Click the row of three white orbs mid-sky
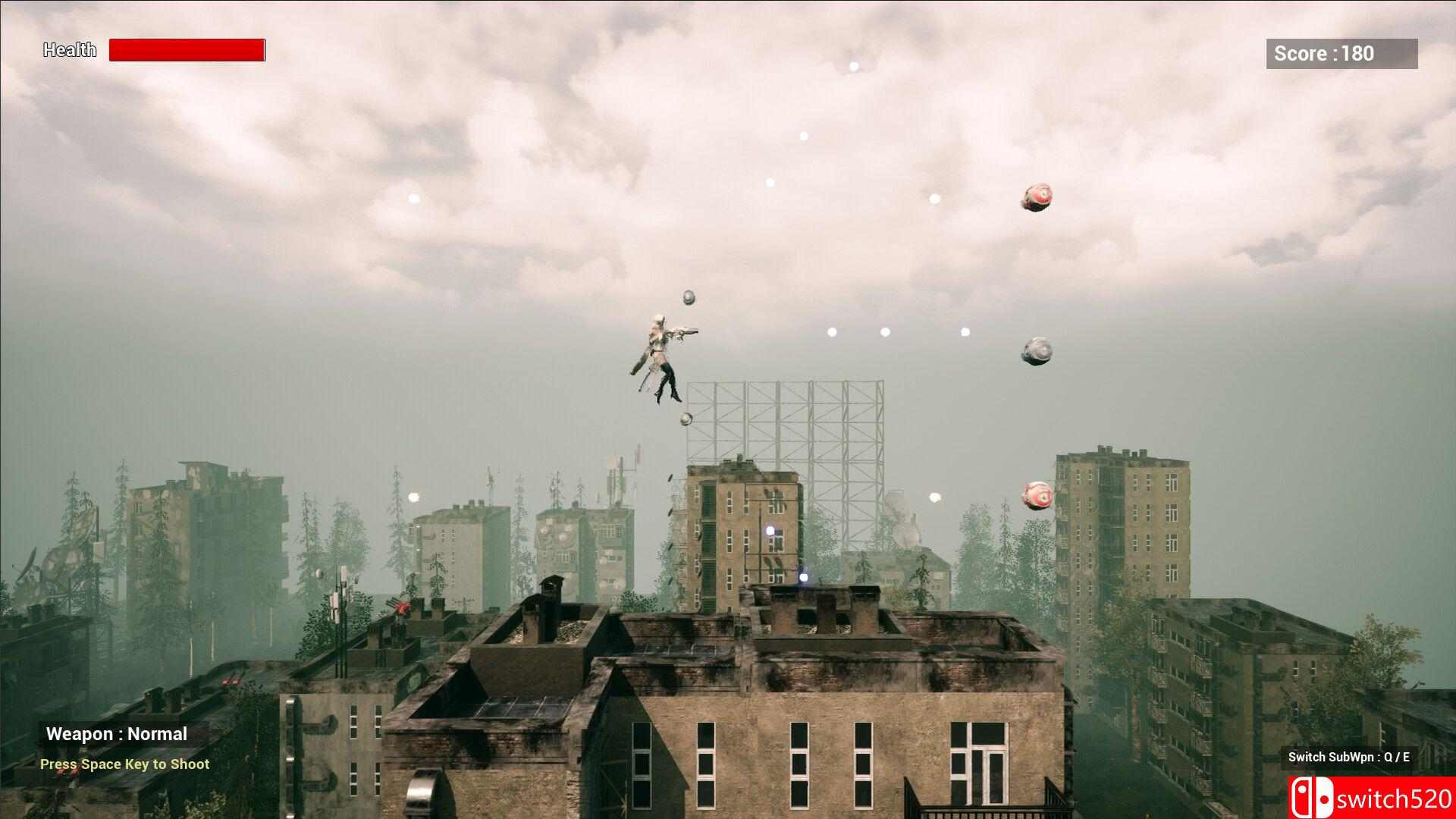1456x819 pixels. (x=883, y=331)
